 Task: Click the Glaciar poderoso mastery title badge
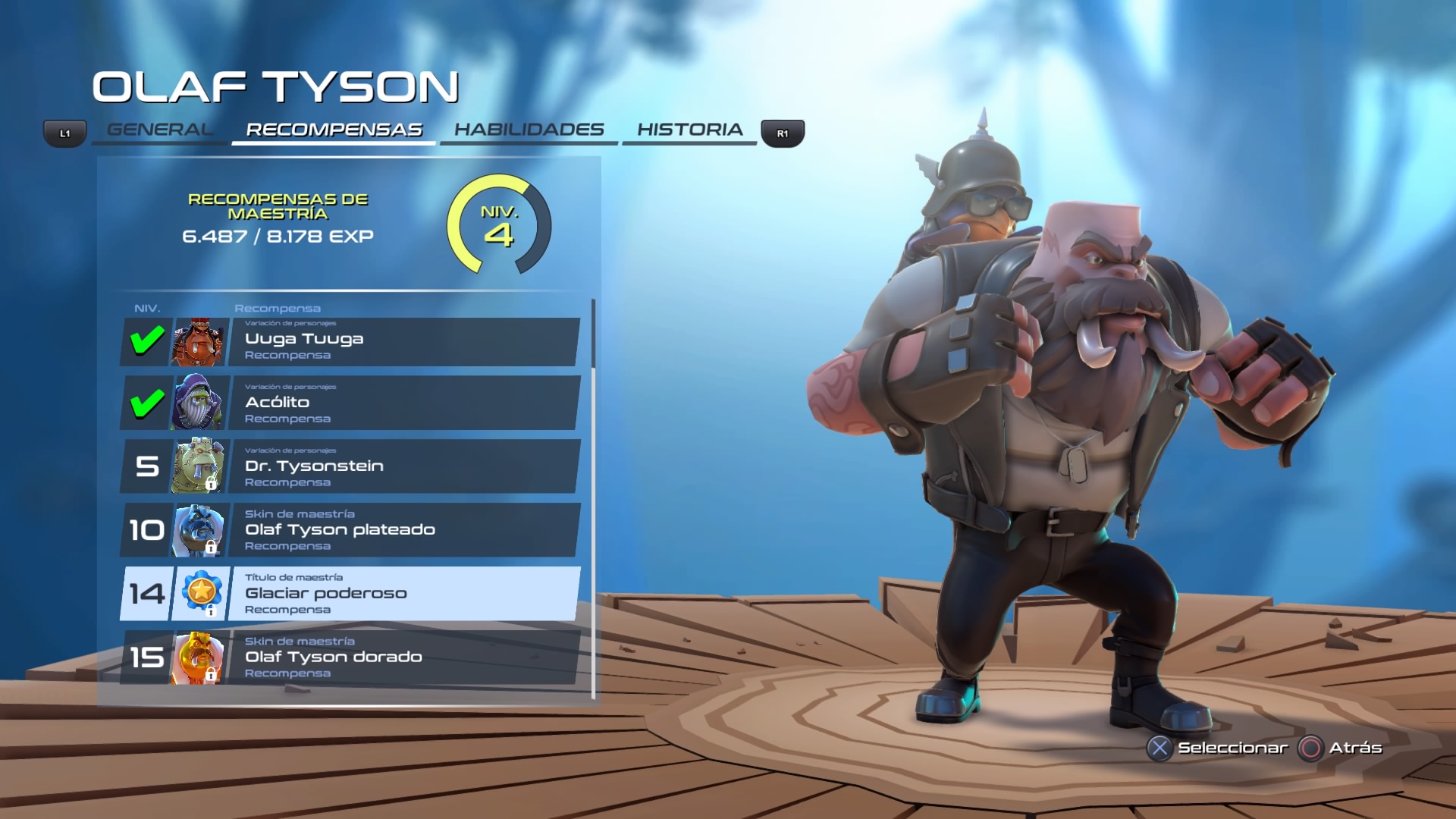199,594
